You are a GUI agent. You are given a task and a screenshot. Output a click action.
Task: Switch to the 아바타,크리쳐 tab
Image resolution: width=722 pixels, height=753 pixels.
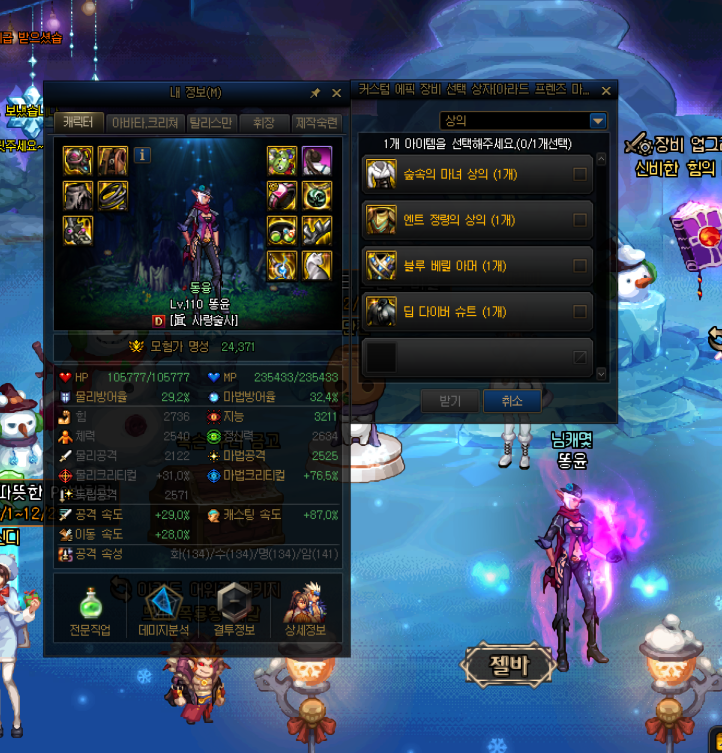coord(145,123)
